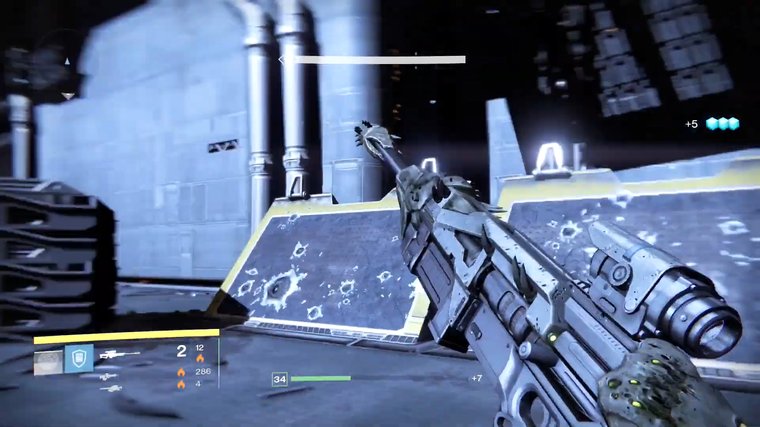This screenshot has height=427, width=760.
Task: Click the blue cube pickup counter icon
Action: (x=721, y=124)
